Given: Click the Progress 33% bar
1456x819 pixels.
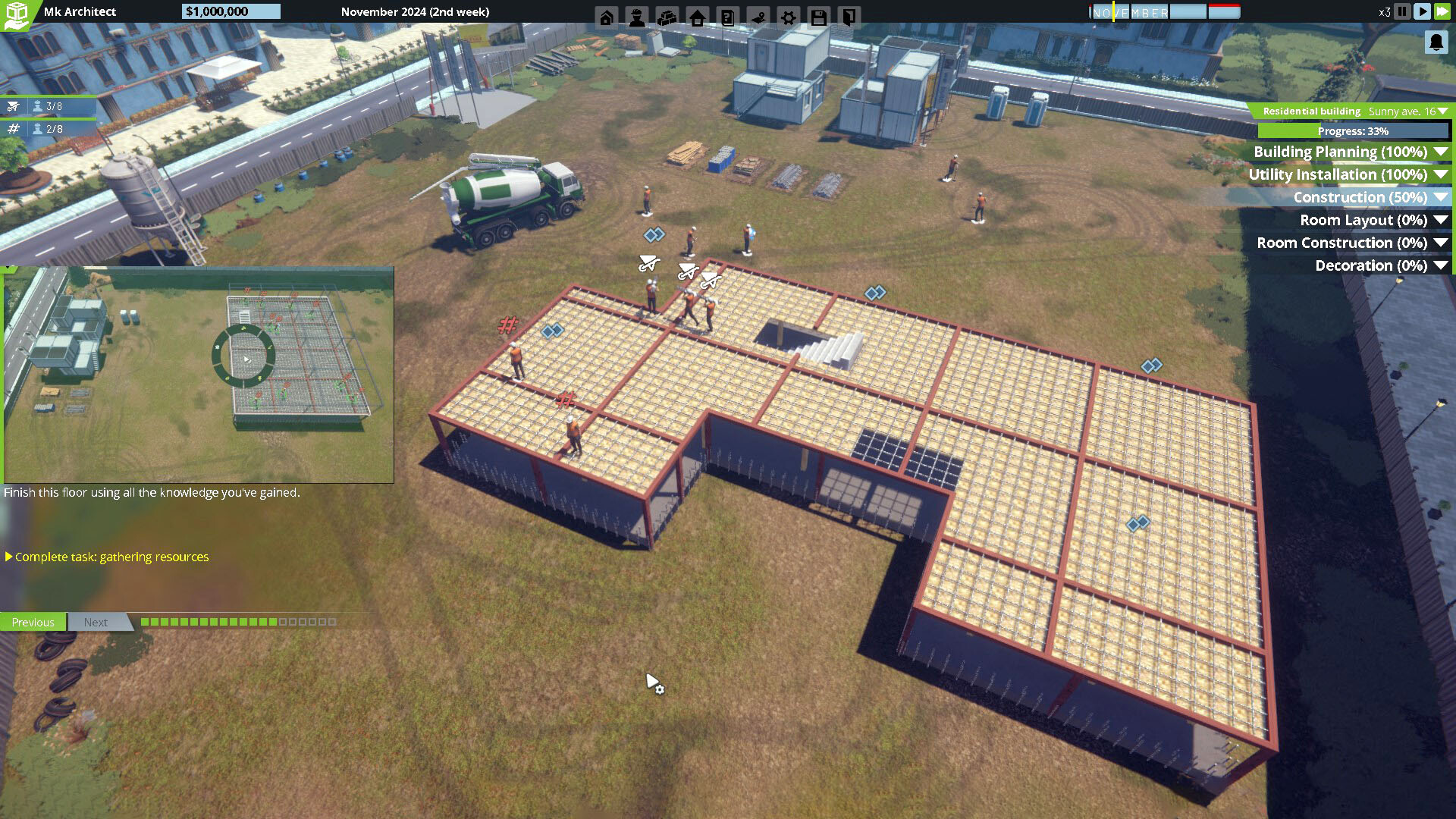Looking at the screenshot, I should (1354, 130).
